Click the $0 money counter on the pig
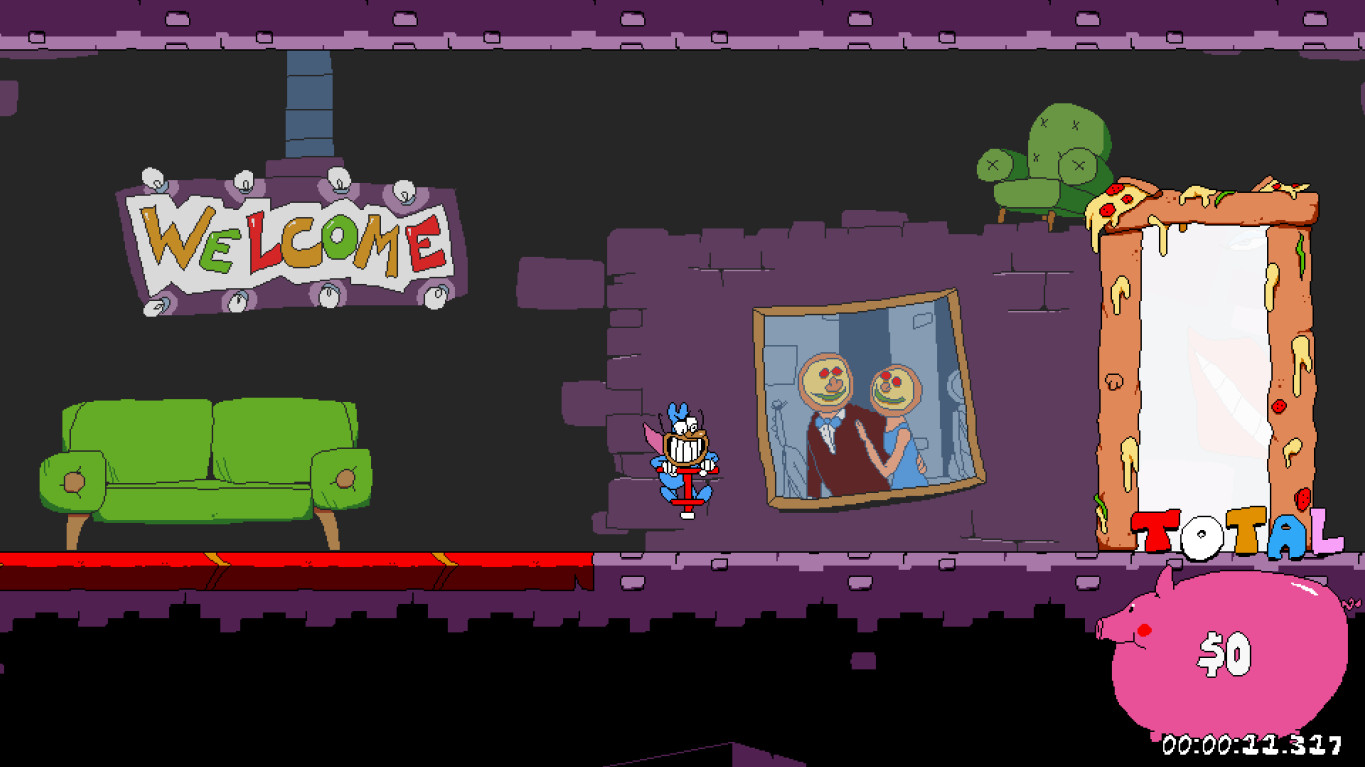 coord(1223,654)
